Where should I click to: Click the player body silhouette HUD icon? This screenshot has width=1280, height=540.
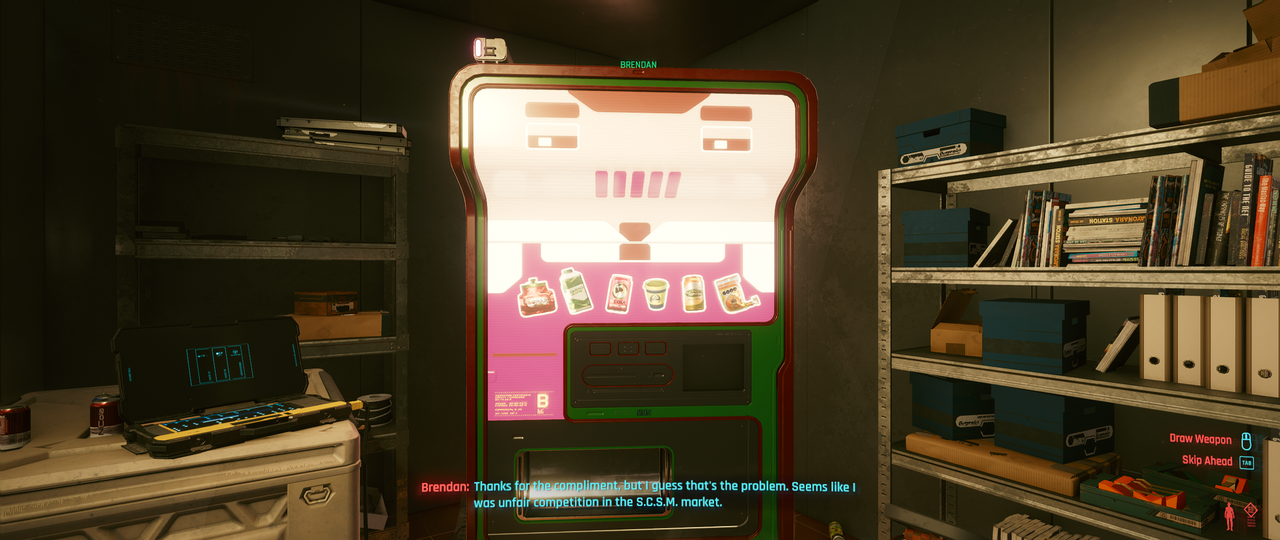pyautogui.click(x=1229, y=516)
